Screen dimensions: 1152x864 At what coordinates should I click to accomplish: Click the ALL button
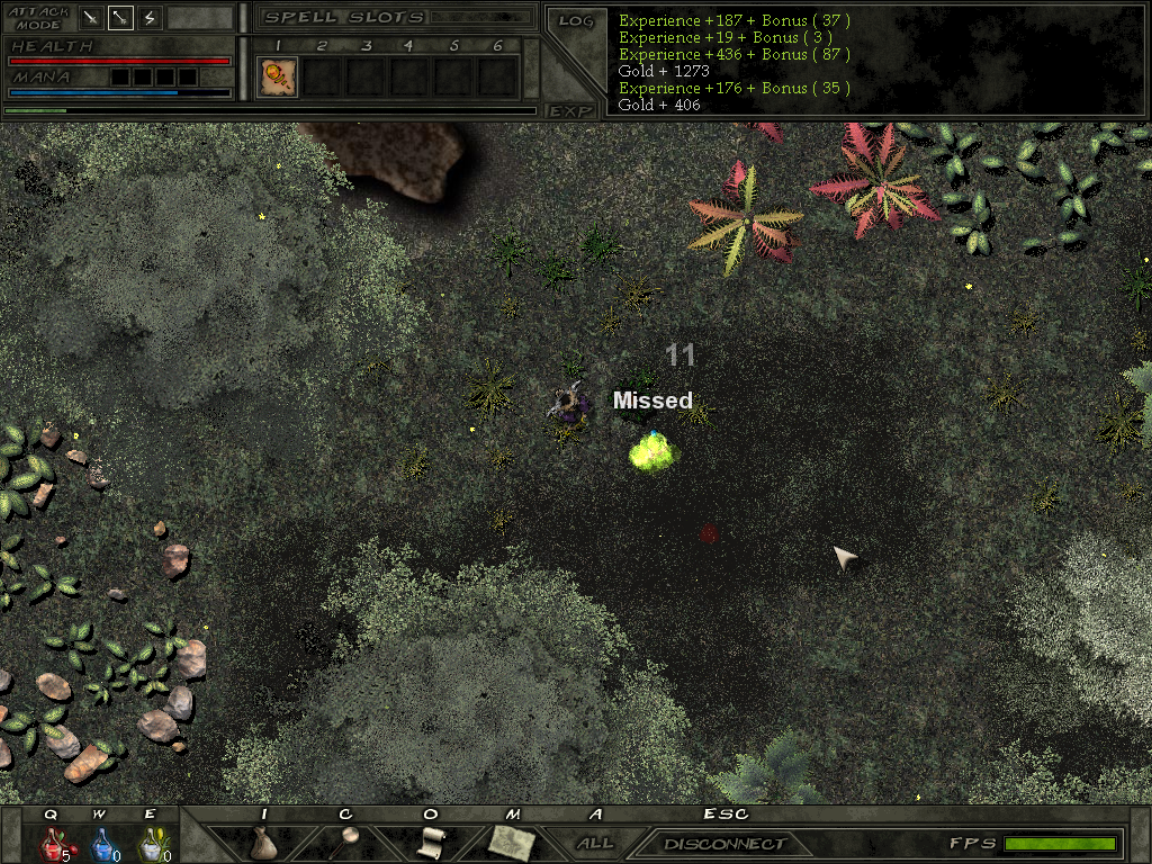(x=596, y=843)
